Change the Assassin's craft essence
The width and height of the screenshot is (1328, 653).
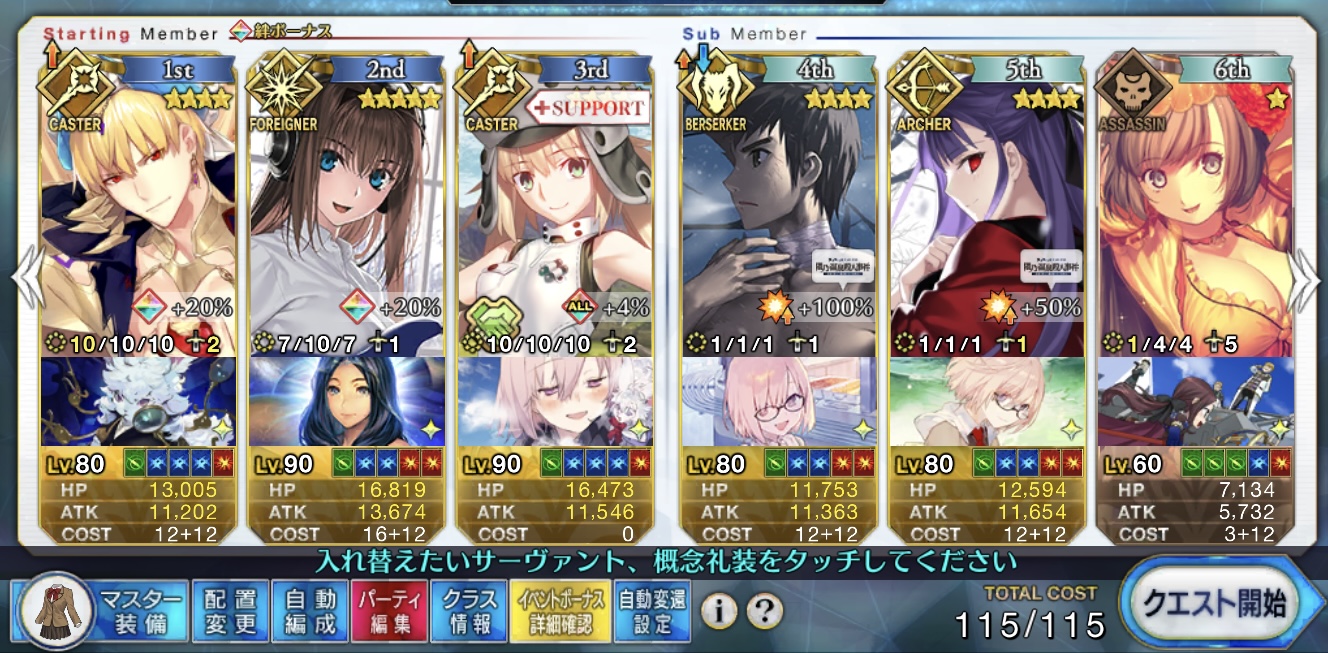pos(1195,401)
